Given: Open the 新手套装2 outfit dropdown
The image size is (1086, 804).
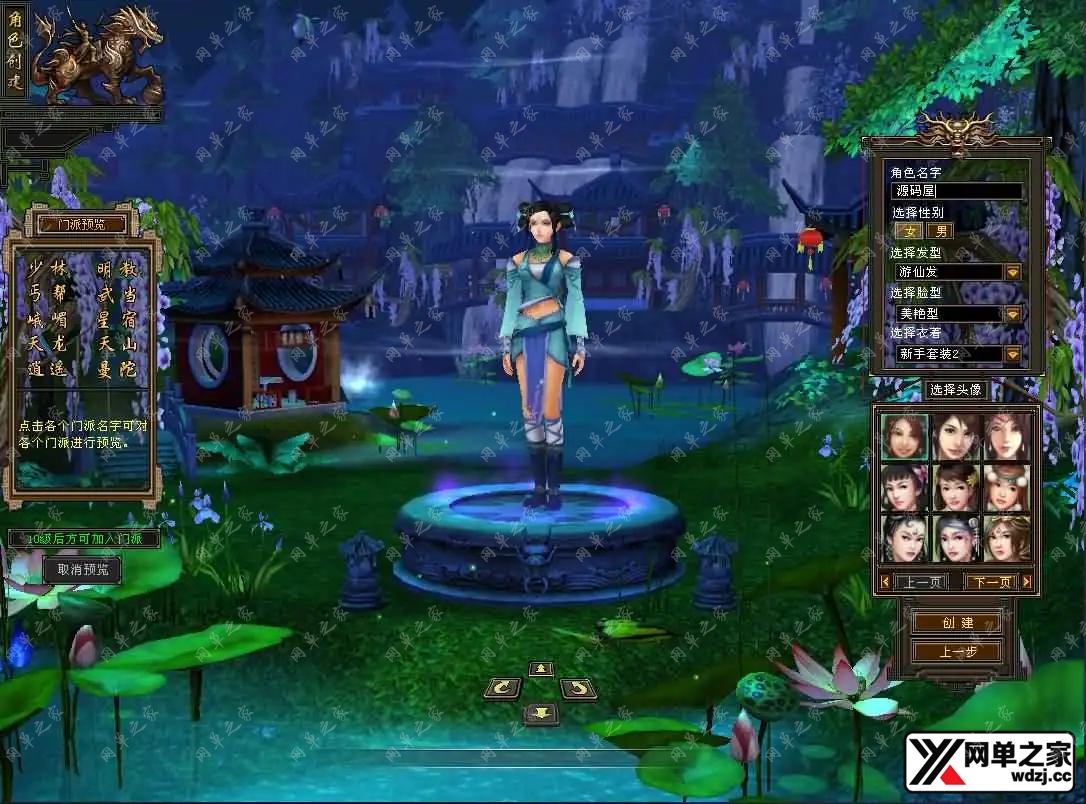Looking at the screenshot, I should (x=1012, y=354).
